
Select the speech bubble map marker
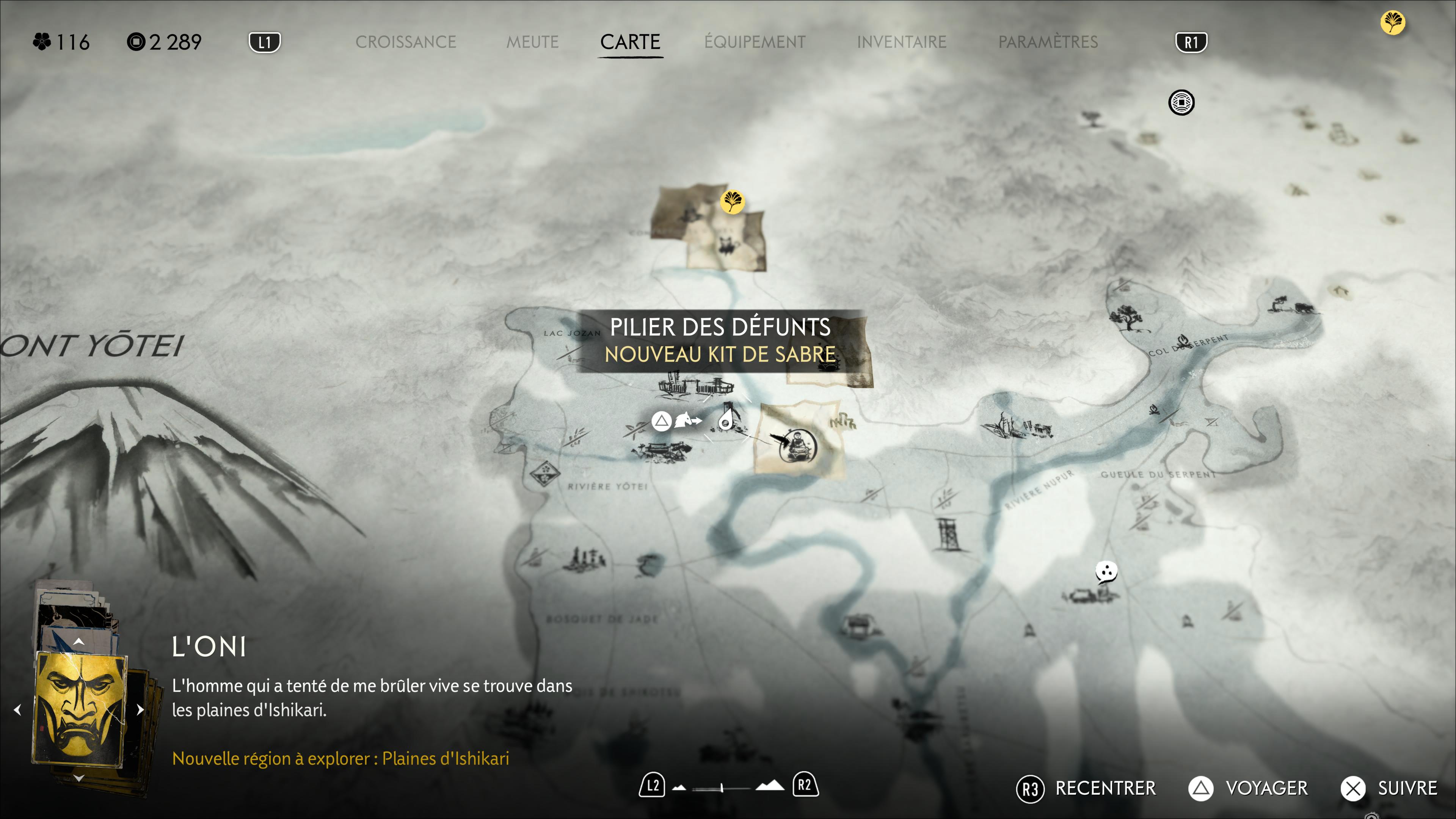coord(1106,571)
